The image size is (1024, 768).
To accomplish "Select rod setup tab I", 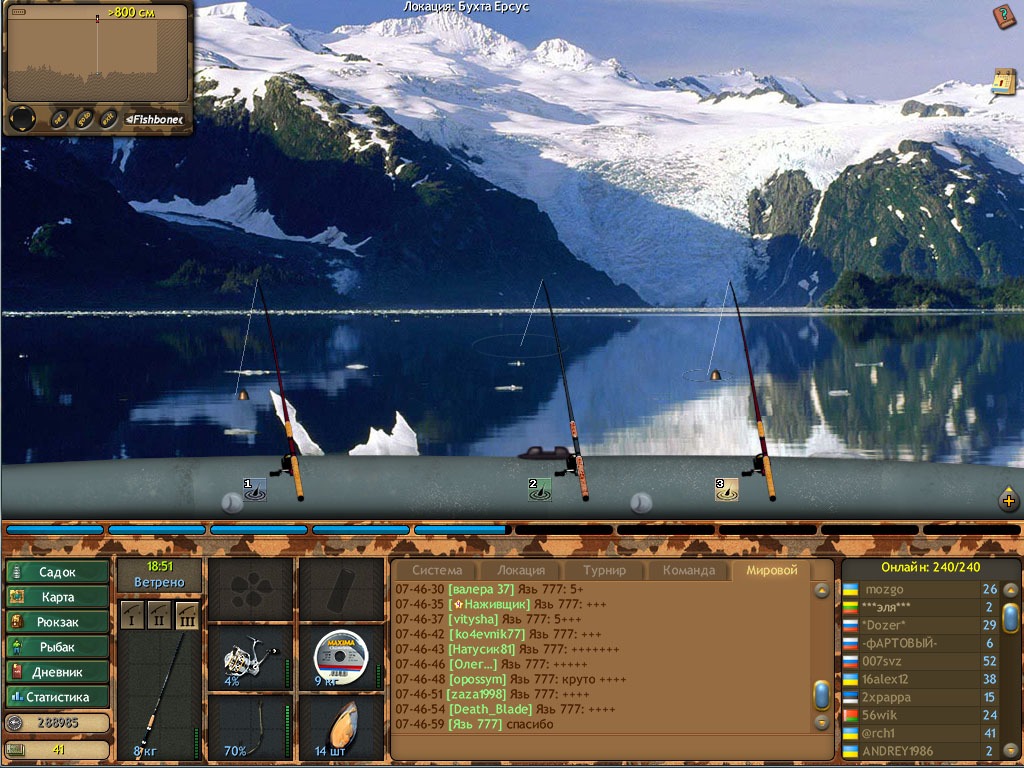I will [133, 615].
